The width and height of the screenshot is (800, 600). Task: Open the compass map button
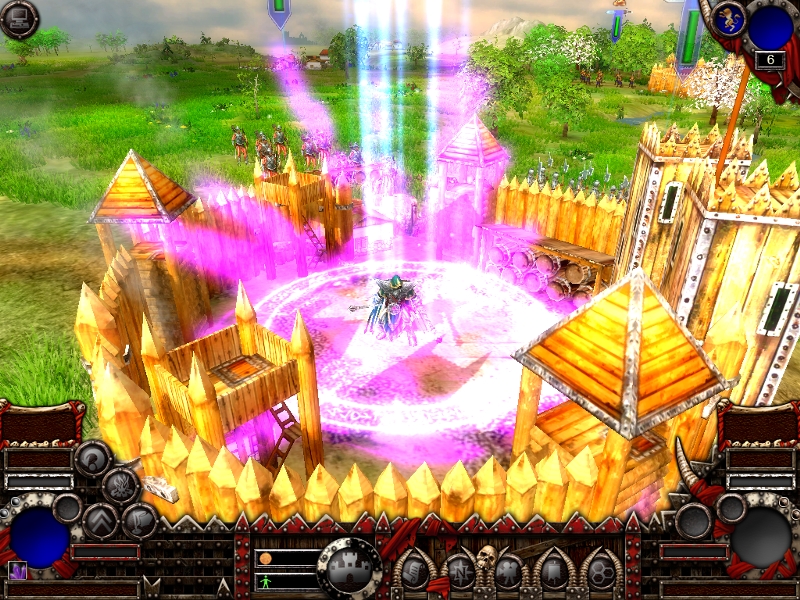pos(460,572)
